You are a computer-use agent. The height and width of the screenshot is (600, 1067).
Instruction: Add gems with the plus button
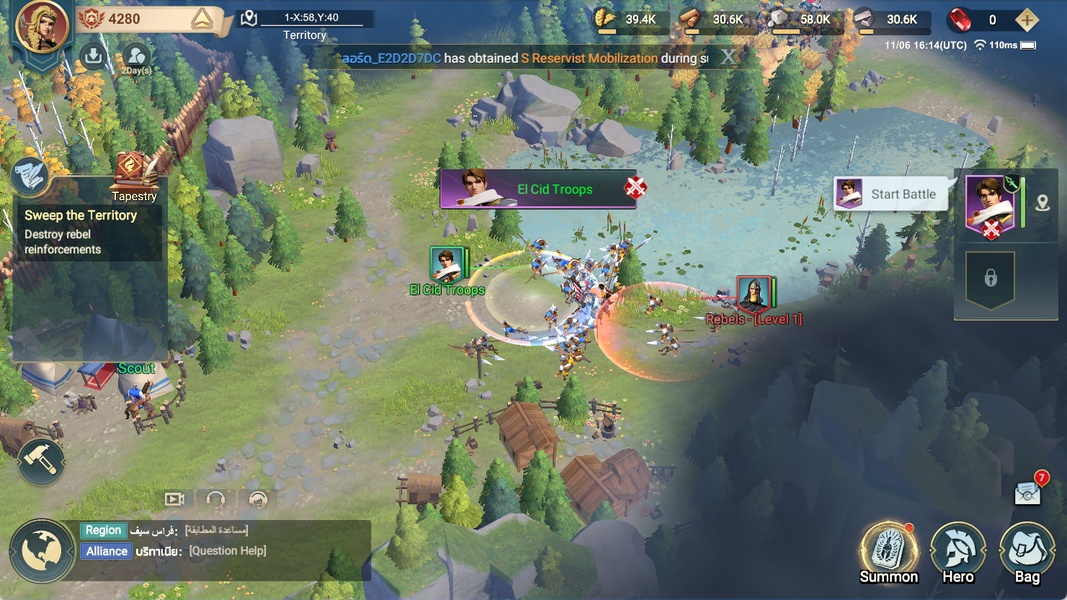tap(1026, 20)
